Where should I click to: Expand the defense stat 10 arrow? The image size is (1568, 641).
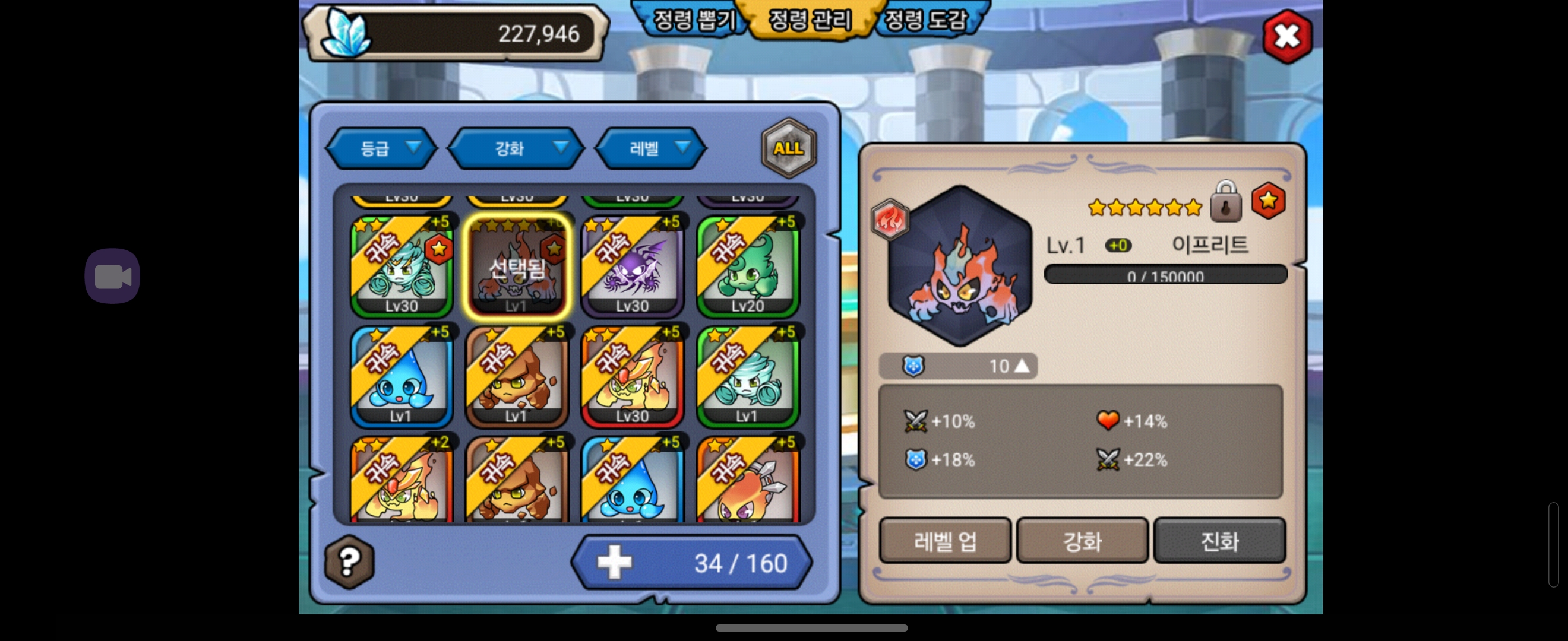pos(1022,366)
